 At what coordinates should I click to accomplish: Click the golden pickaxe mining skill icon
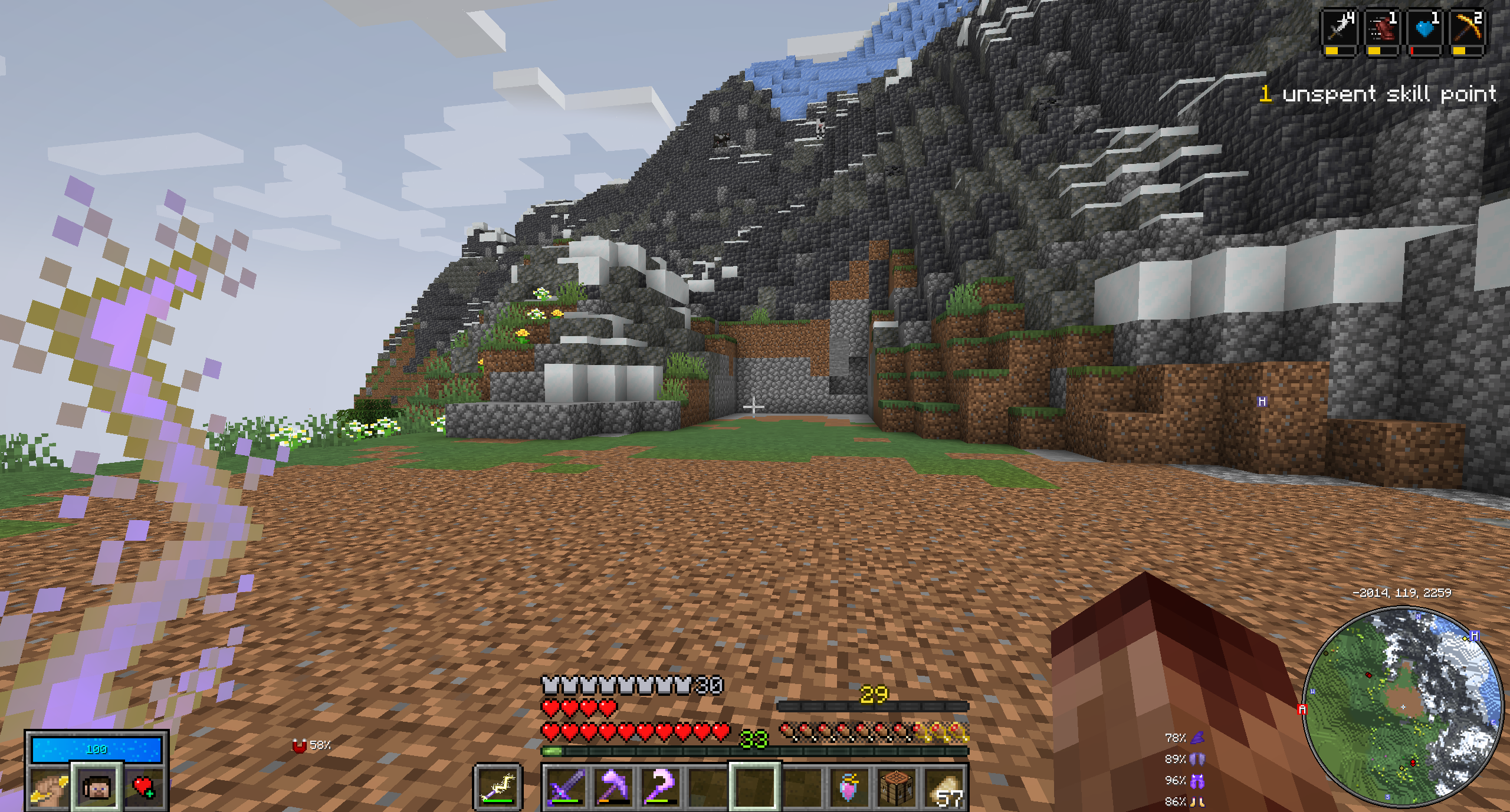(x=1467, y=29)
